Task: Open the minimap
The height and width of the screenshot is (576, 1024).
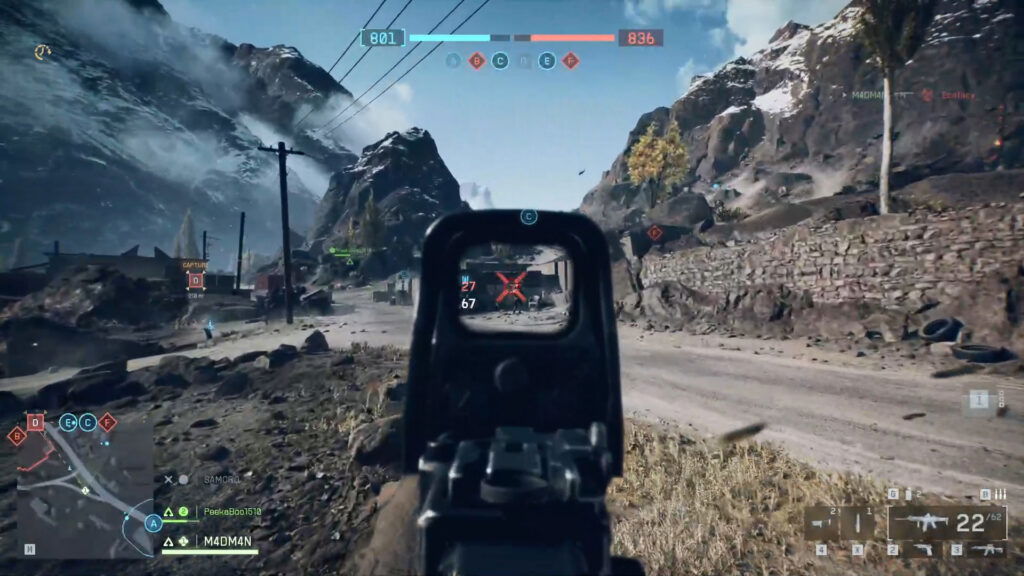Action: pyautogui.click(x=85, y=494)
